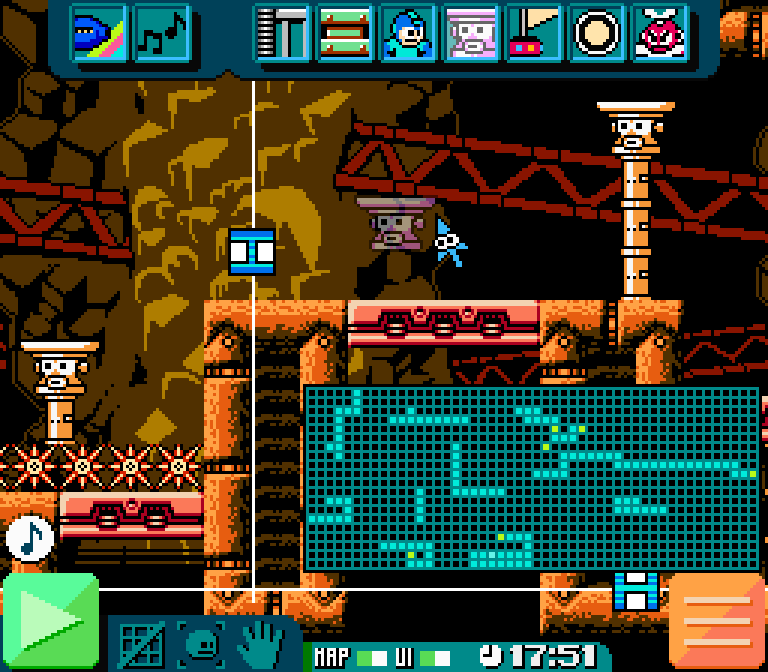Click the round music note button
The width and height of the screenshot is (768, 672).
point(29,538)
